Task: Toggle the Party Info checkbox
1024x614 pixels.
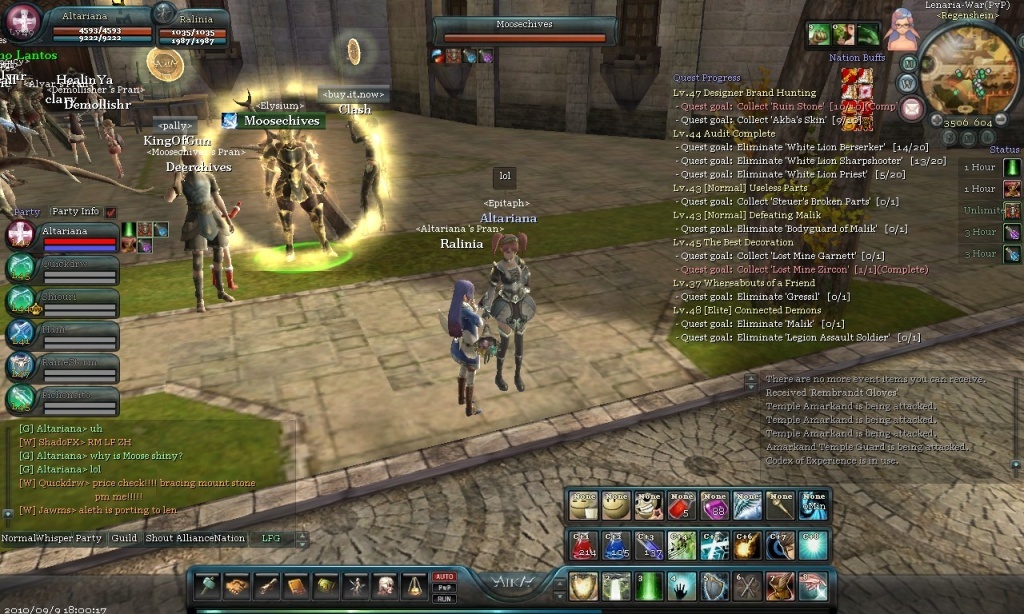Action: click(x=110, y=212)
